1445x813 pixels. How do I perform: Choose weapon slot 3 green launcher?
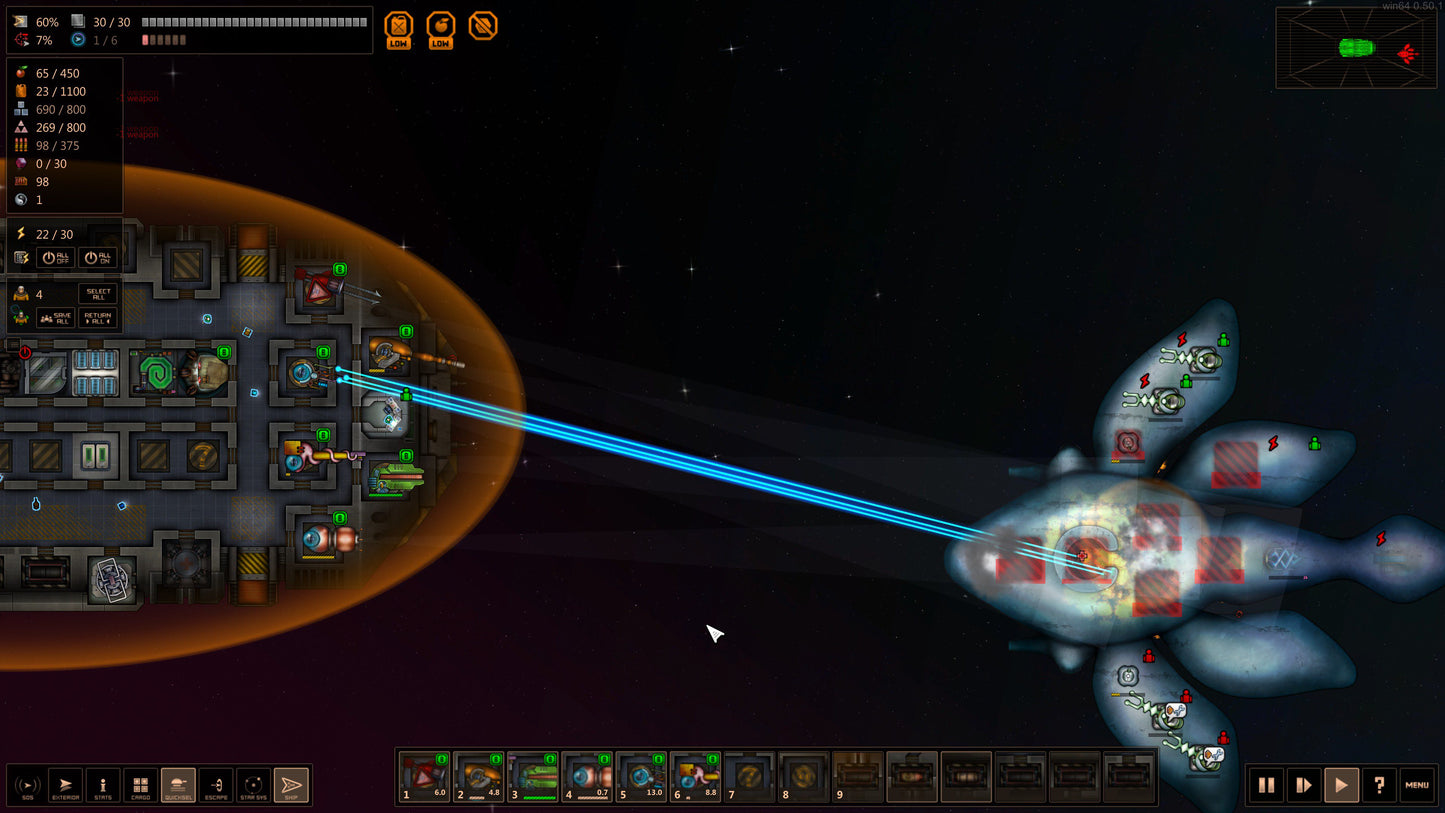pos(532,777)
